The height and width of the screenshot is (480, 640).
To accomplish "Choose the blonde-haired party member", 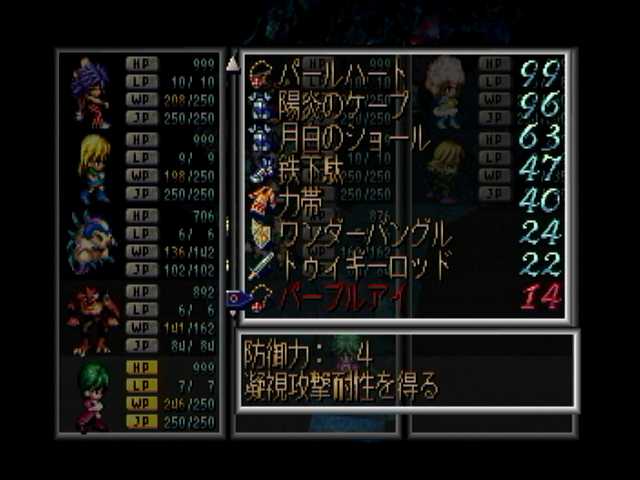I will coord(93,166).
